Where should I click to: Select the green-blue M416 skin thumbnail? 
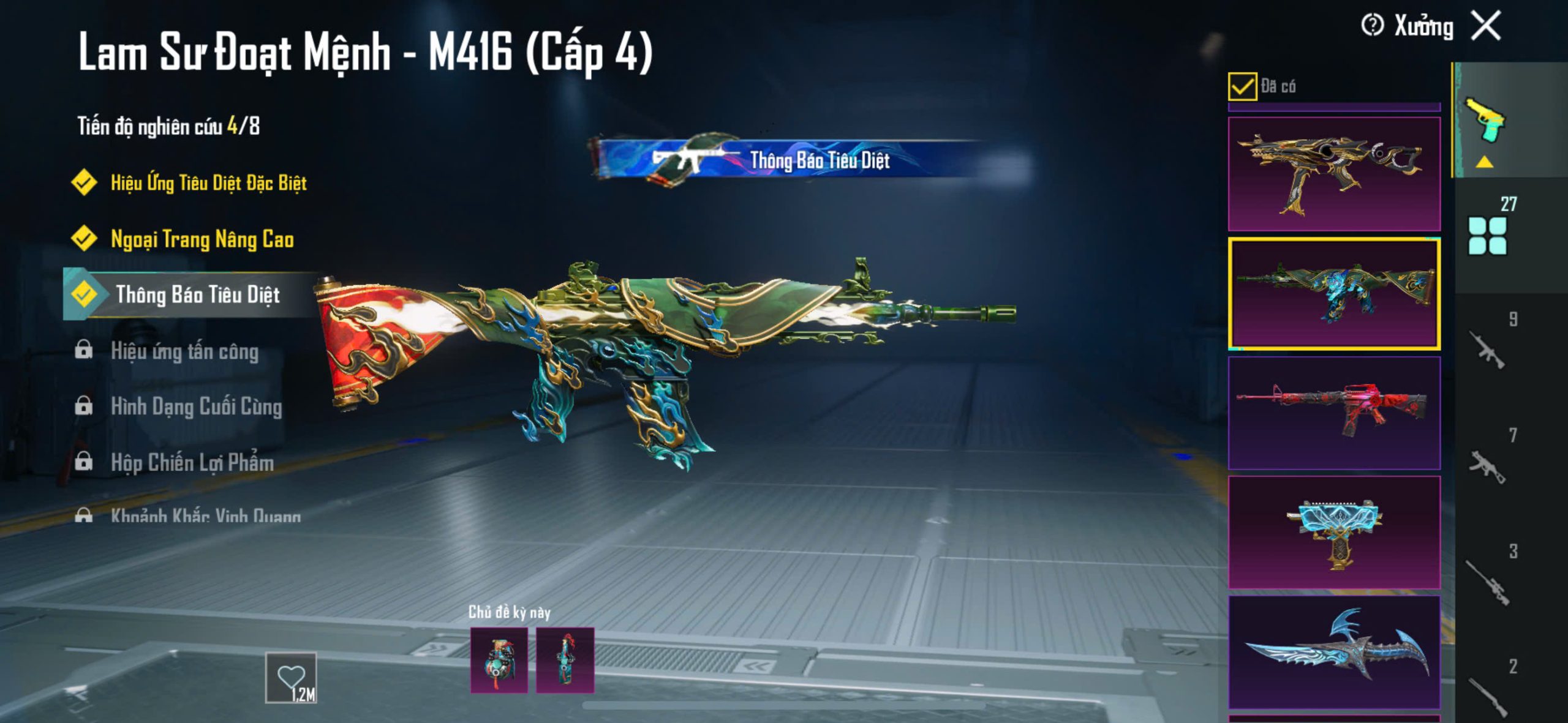coord(1334,294)
